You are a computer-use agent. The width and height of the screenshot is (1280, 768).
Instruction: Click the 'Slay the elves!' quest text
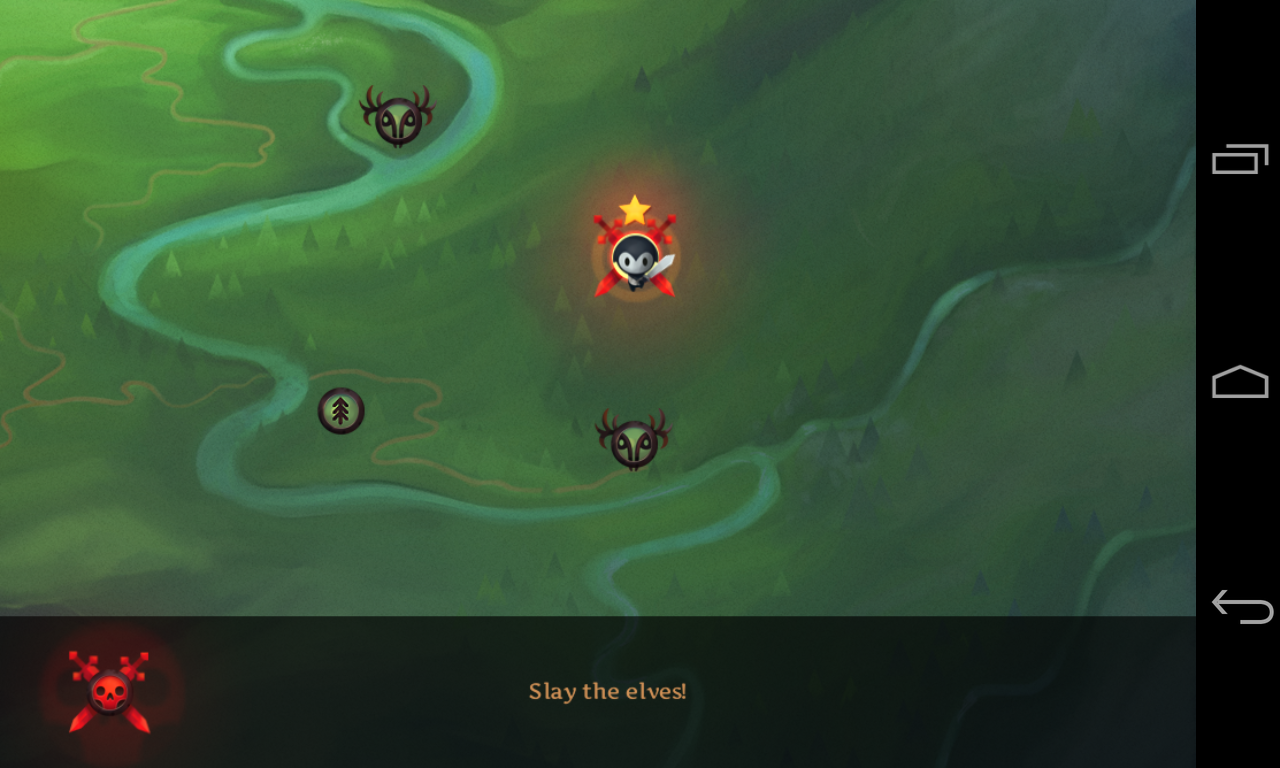607,690
